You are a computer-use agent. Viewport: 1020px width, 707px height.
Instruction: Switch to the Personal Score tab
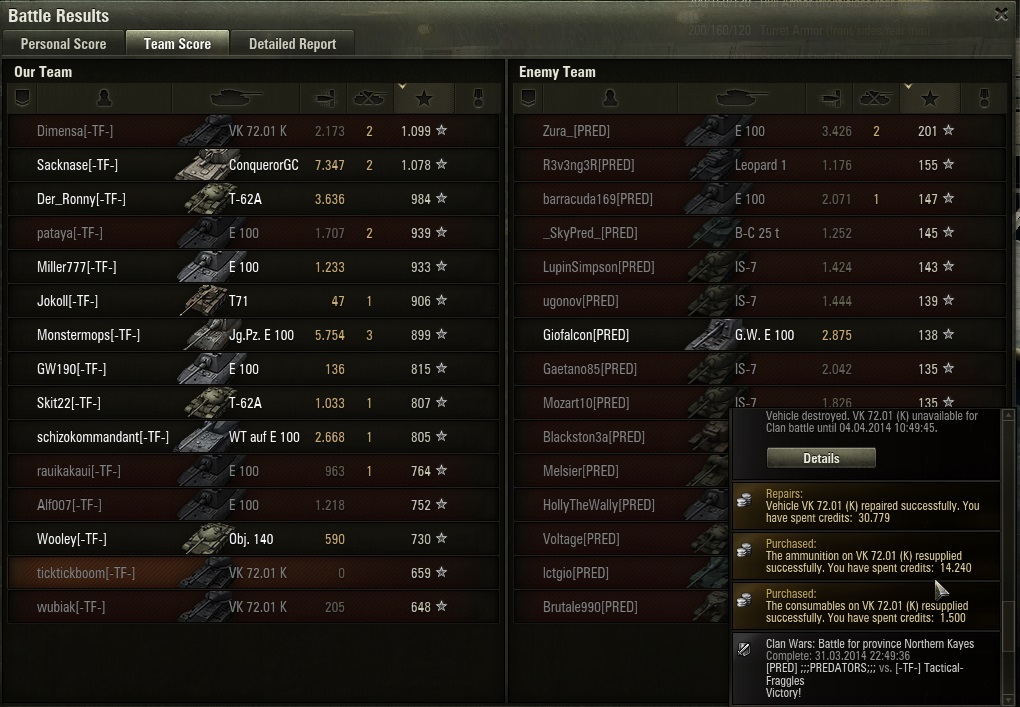63,44
